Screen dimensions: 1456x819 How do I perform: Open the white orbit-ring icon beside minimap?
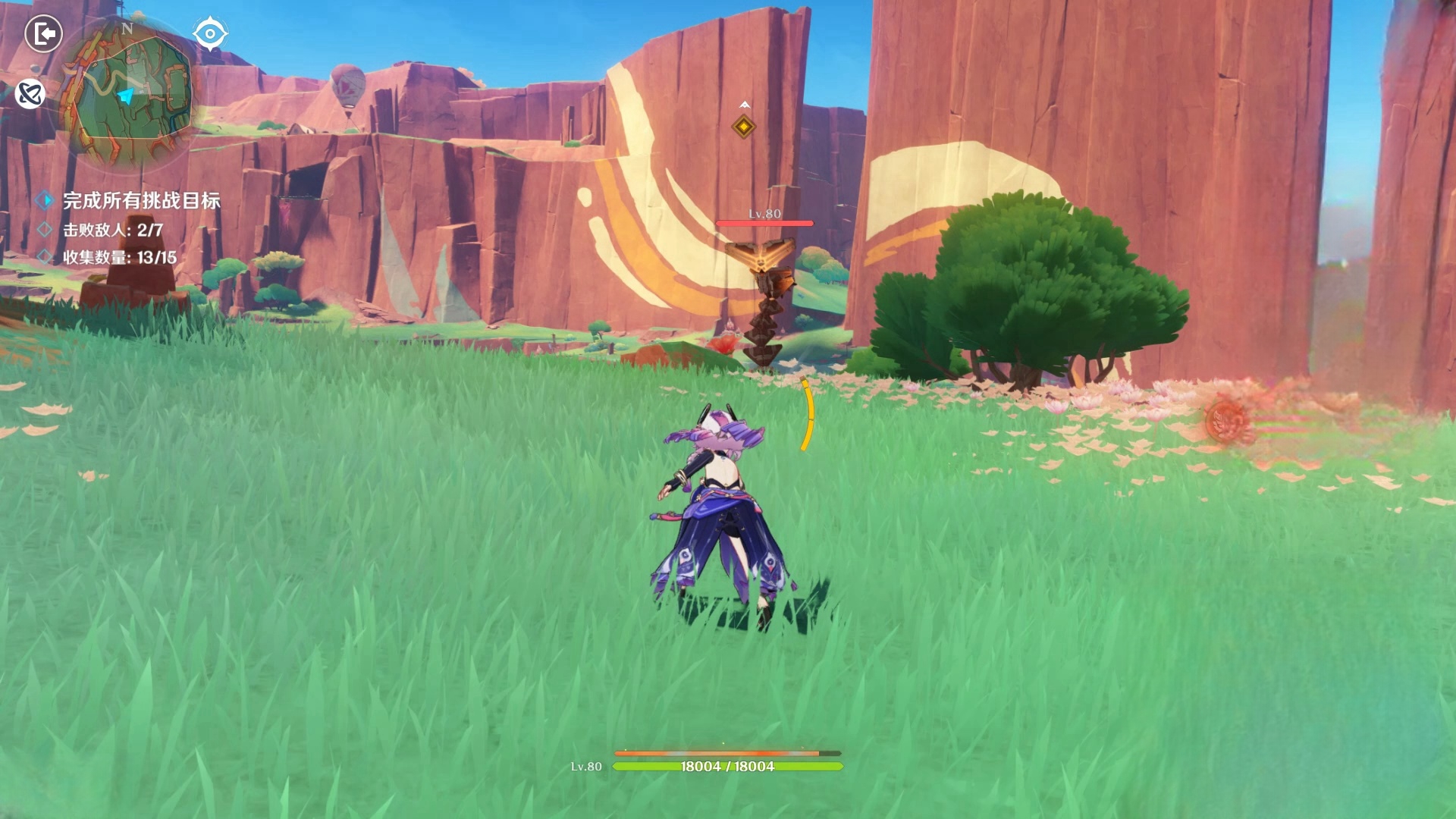click(30, 94)
